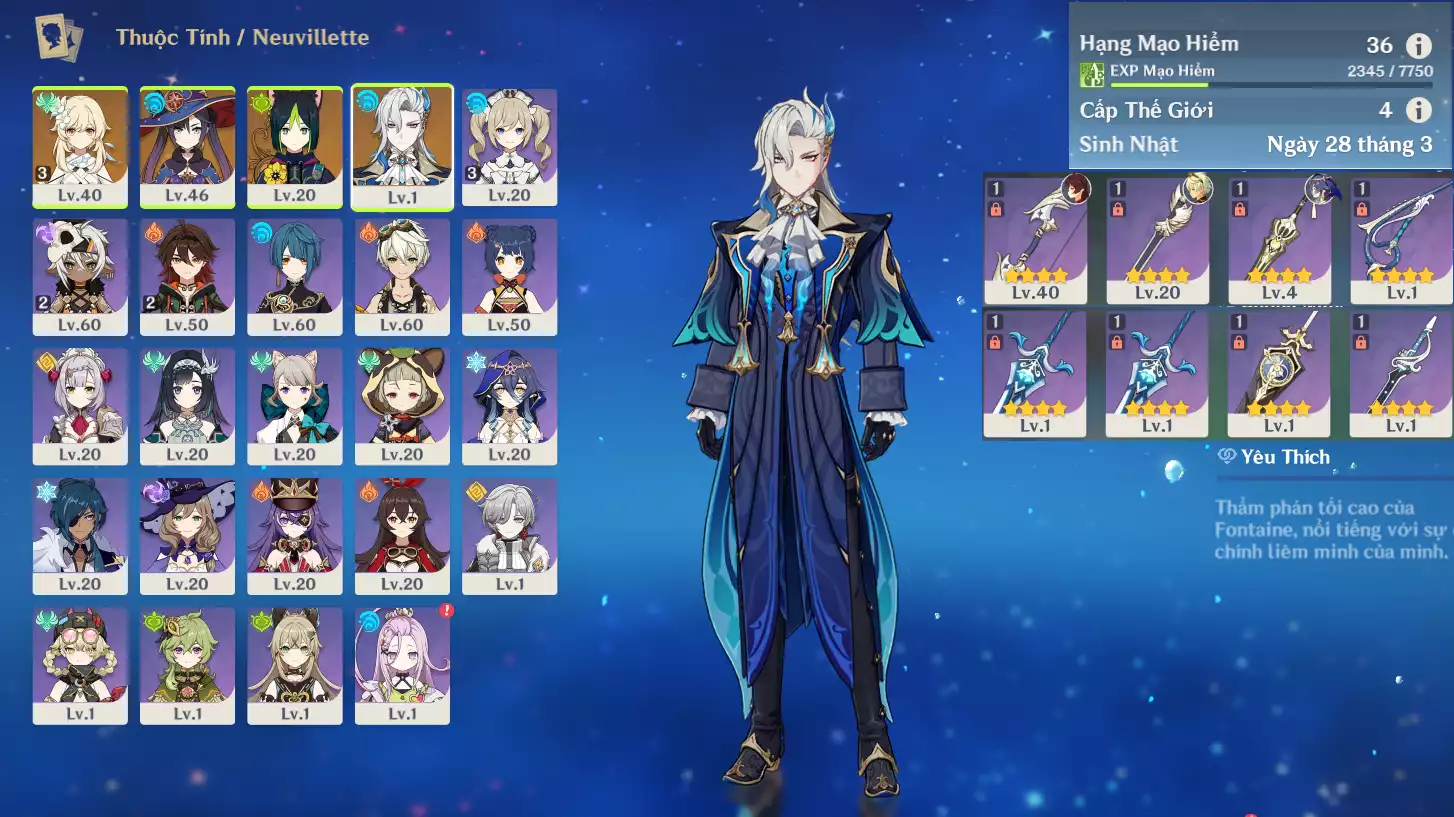Select Lumine's Lv.40 character portrait
Image resolution: width=1454 pixels, height=817 pixels.
pos(80,146)
